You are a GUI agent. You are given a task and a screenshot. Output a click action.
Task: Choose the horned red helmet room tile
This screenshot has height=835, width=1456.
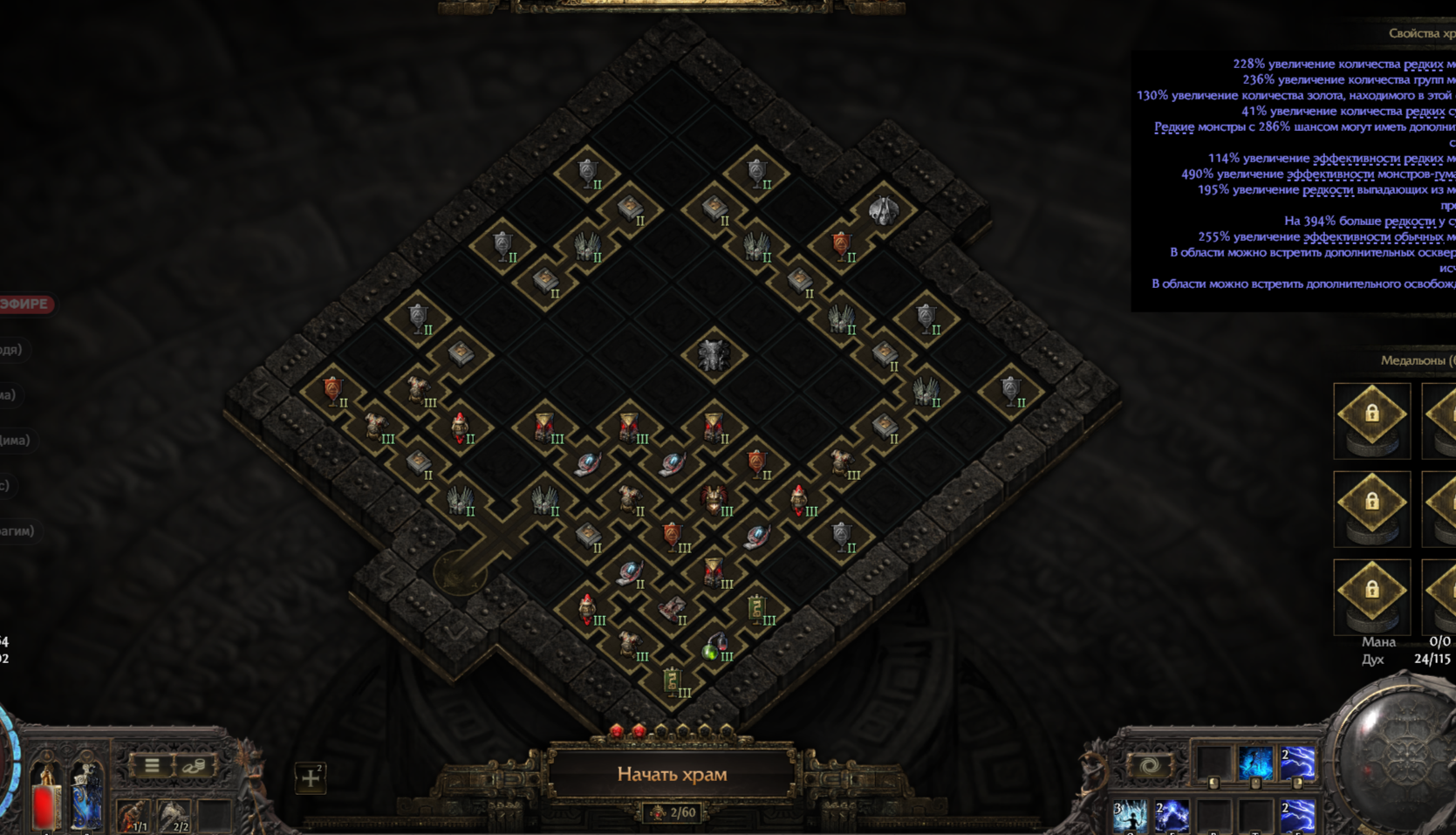(x=714, y=500)
